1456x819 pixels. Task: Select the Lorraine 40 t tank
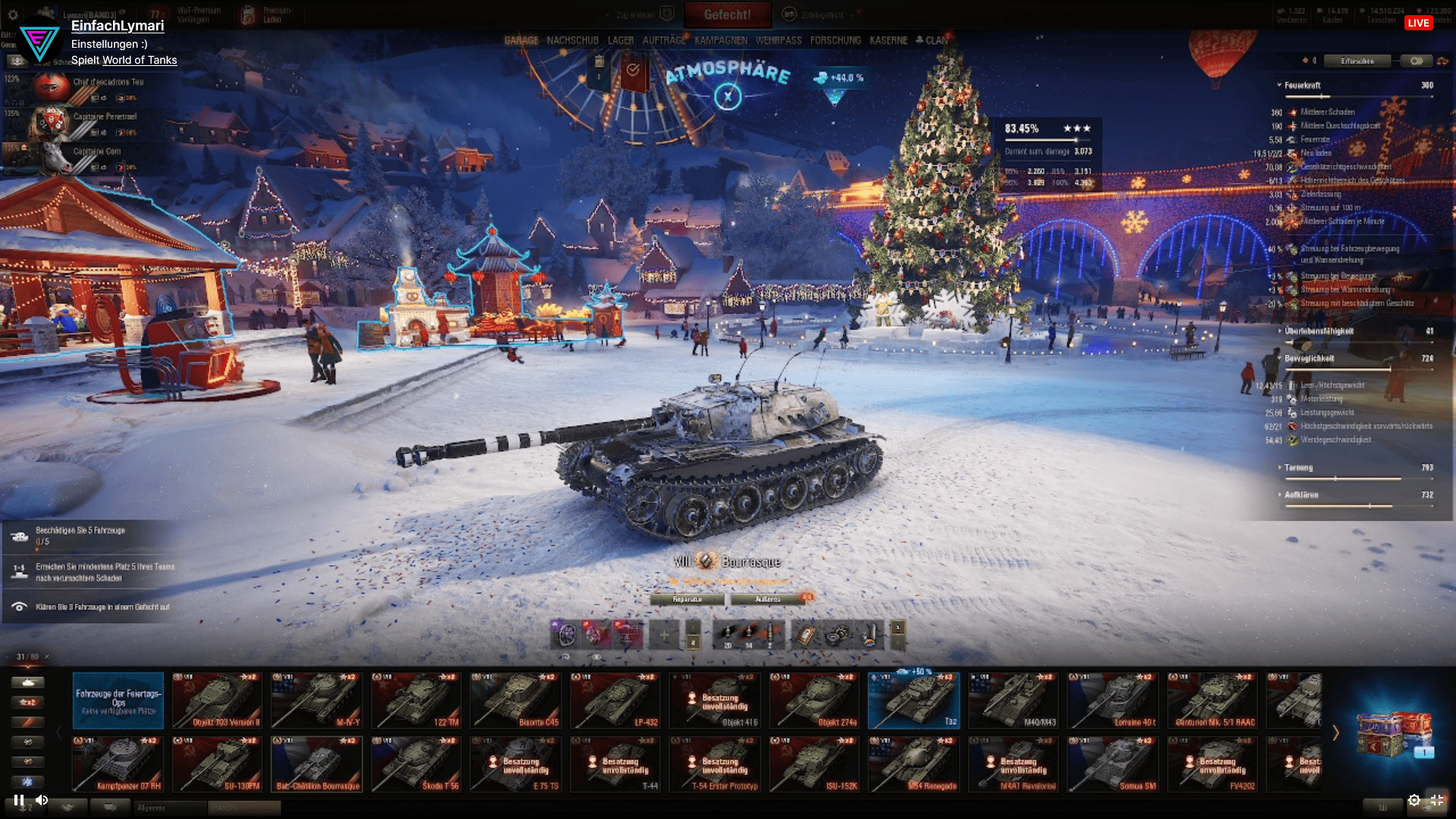tap(1112, 700)
